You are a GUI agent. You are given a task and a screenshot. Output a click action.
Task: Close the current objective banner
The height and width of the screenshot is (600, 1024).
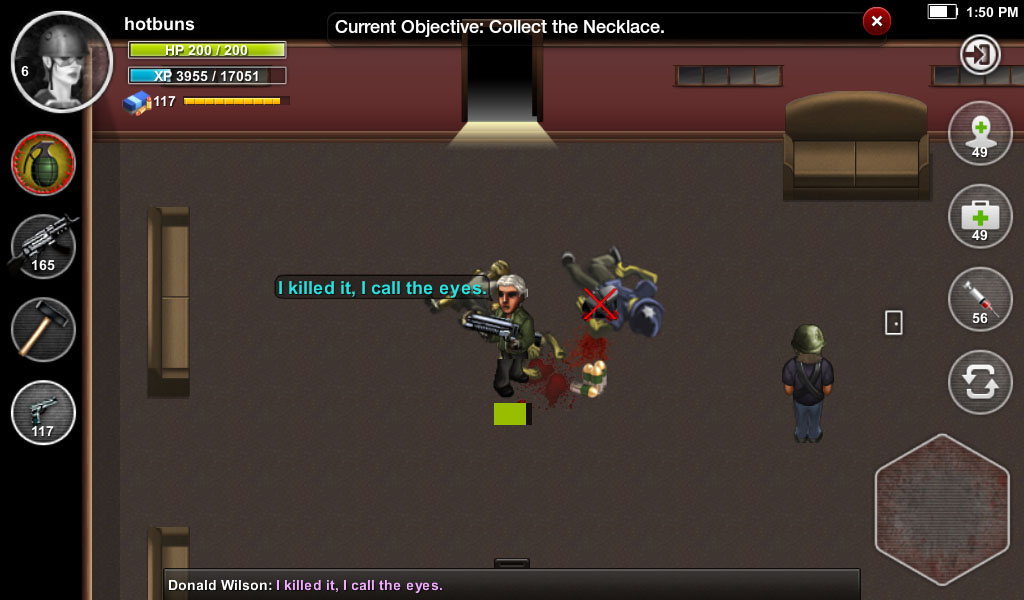click(876, 21)
